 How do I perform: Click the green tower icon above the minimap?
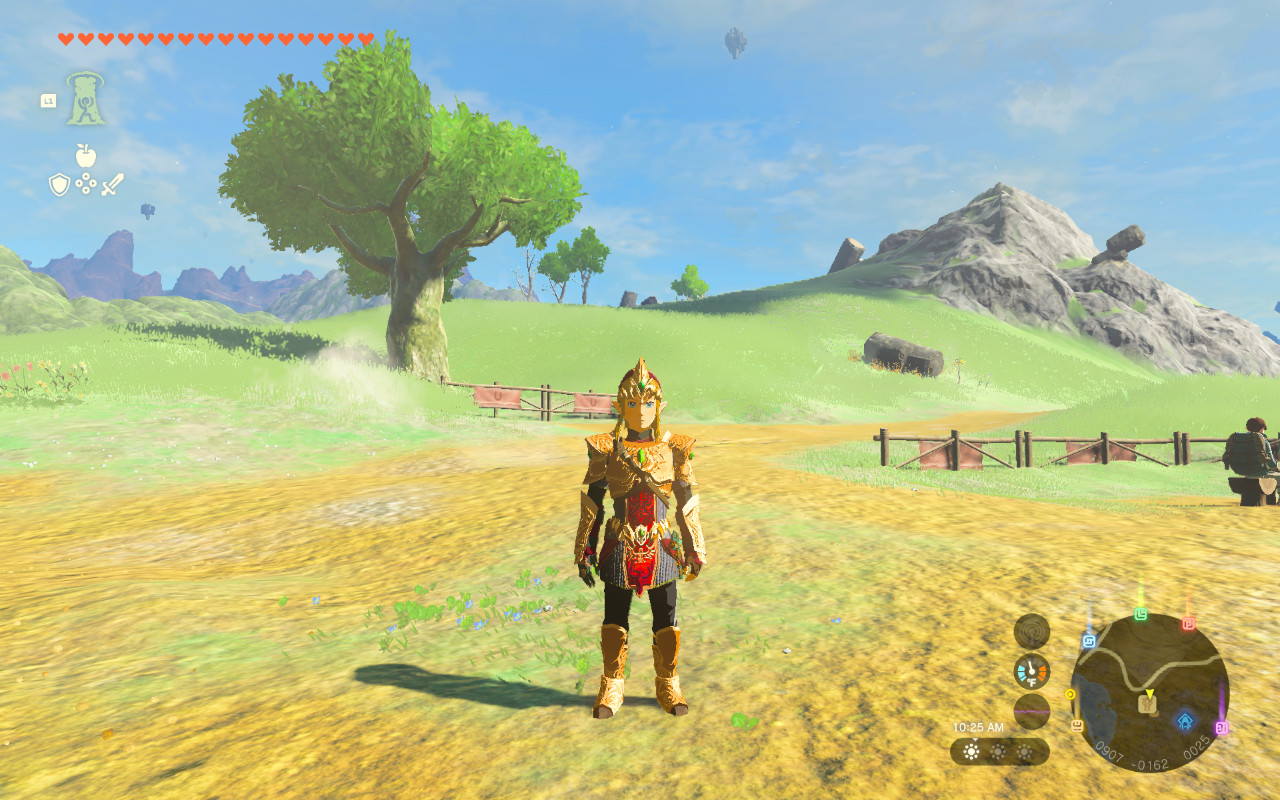pos(1141,615)
